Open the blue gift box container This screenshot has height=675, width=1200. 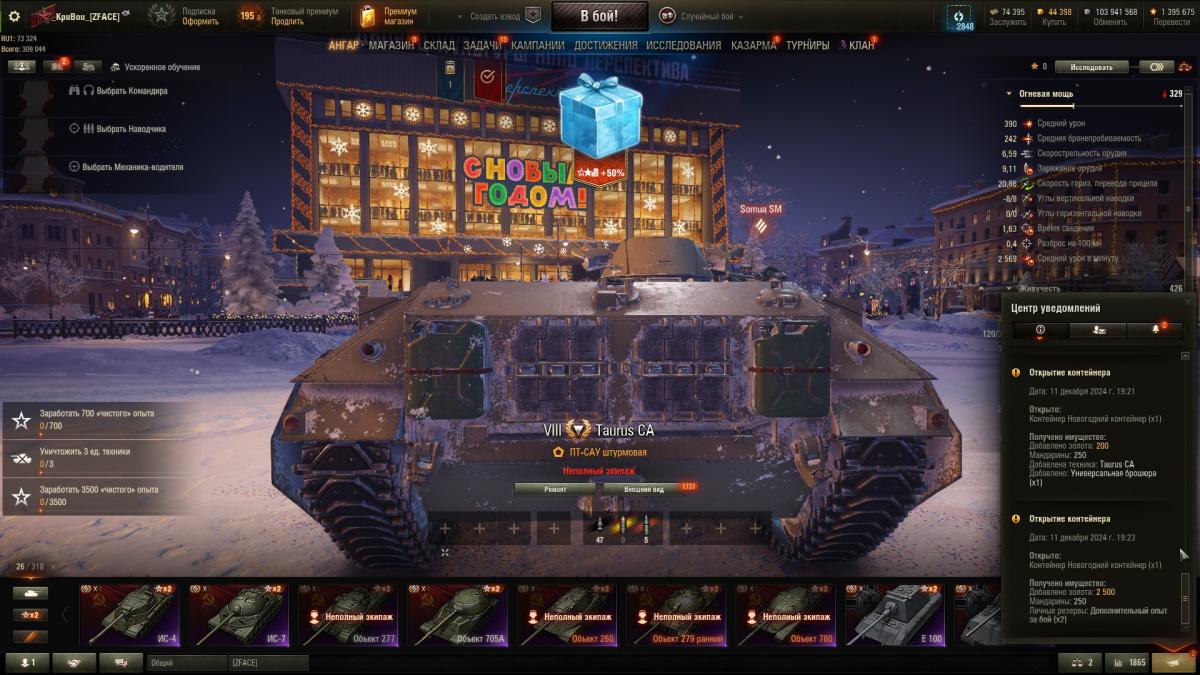[x=599, y=115]
